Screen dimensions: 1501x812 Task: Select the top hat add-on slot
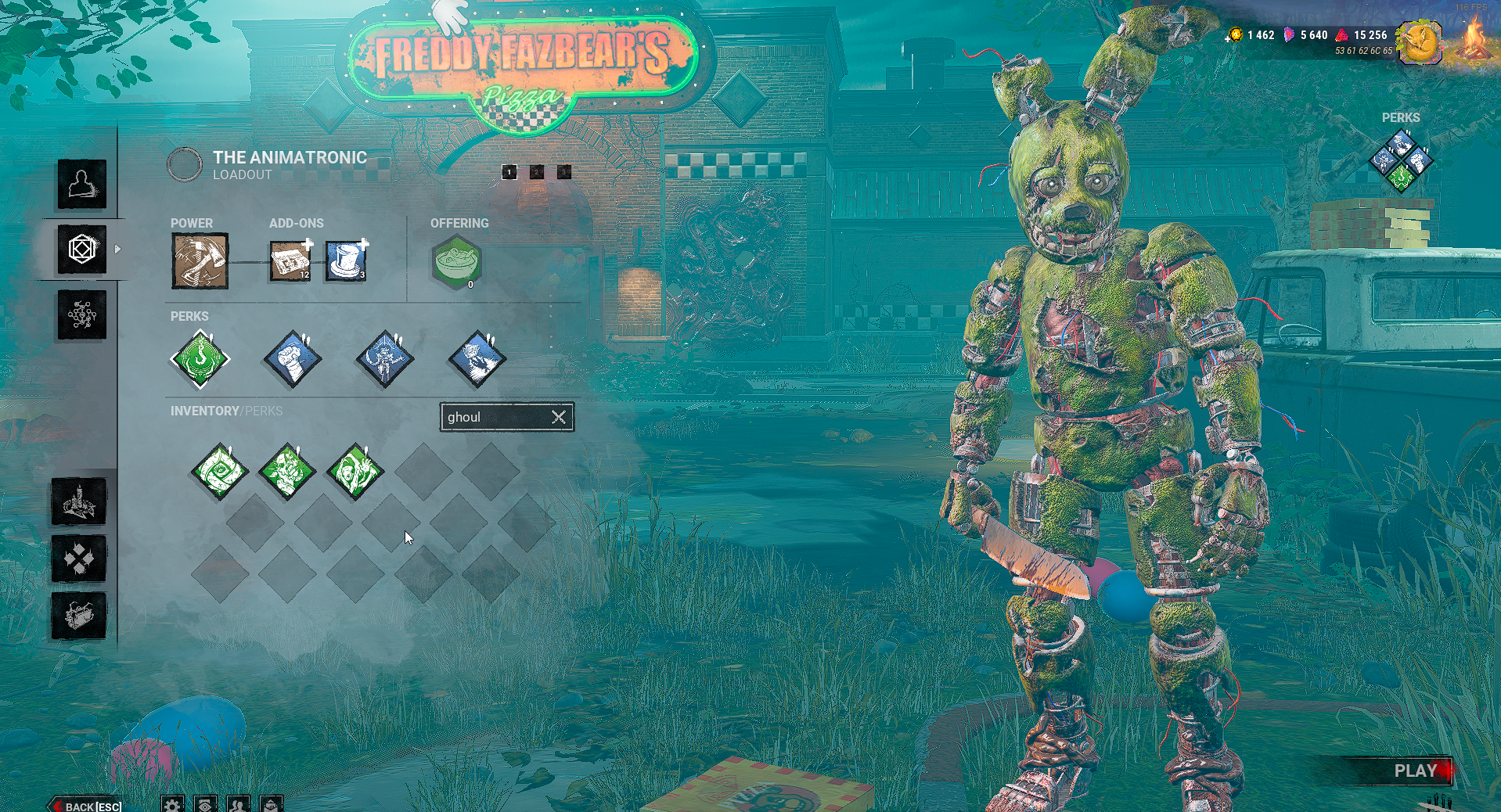[x=345, y=260]
